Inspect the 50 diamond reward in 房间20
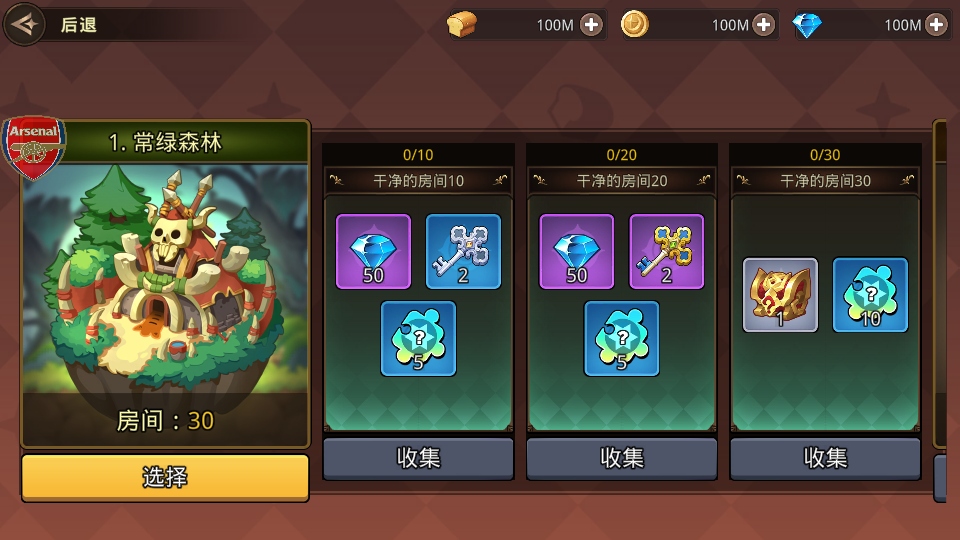This screenshot has height=540, width=960. pos(577,251)
